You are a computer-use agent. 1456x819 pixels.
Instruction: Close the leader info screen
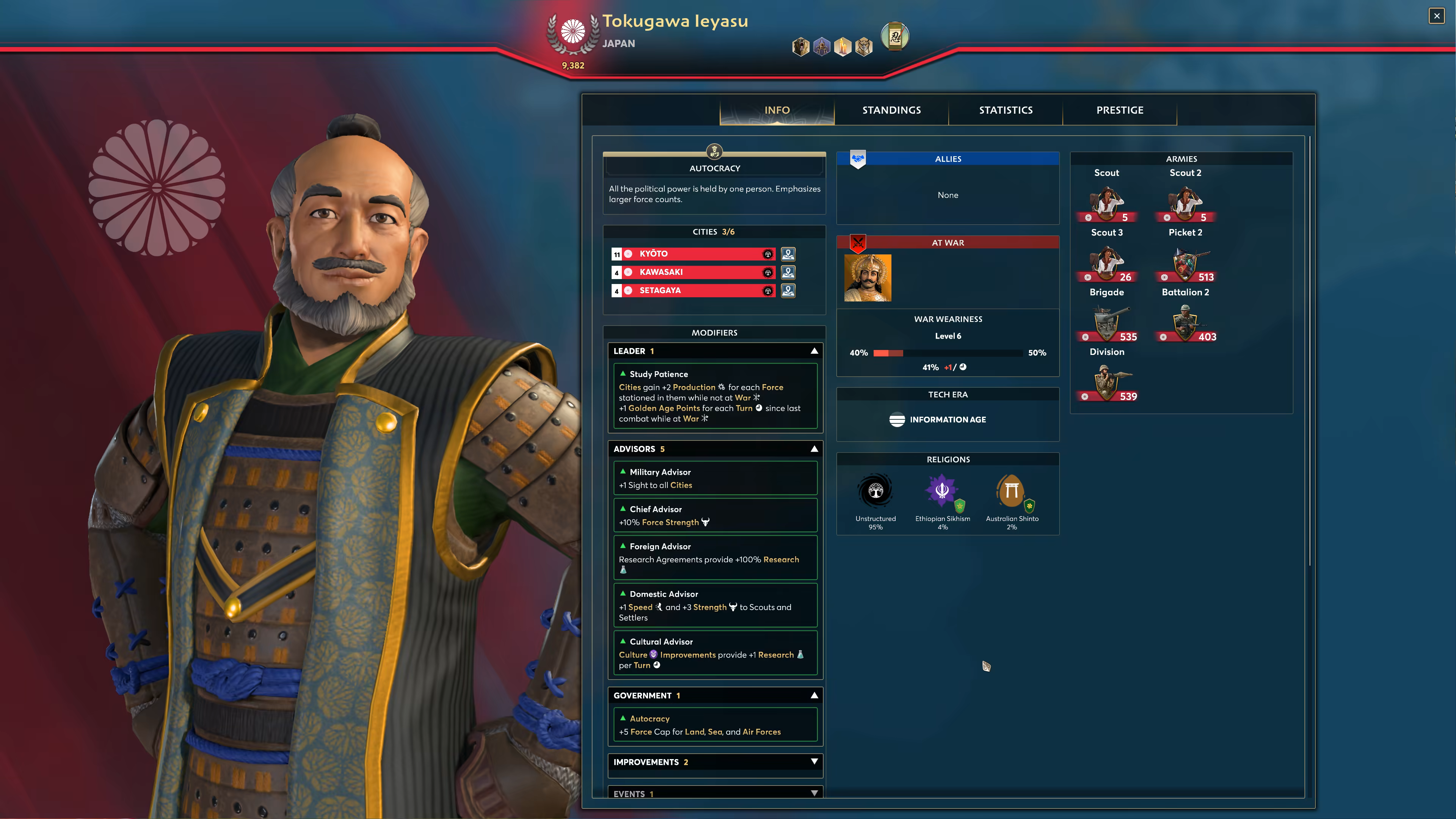tap(1436, 16)
